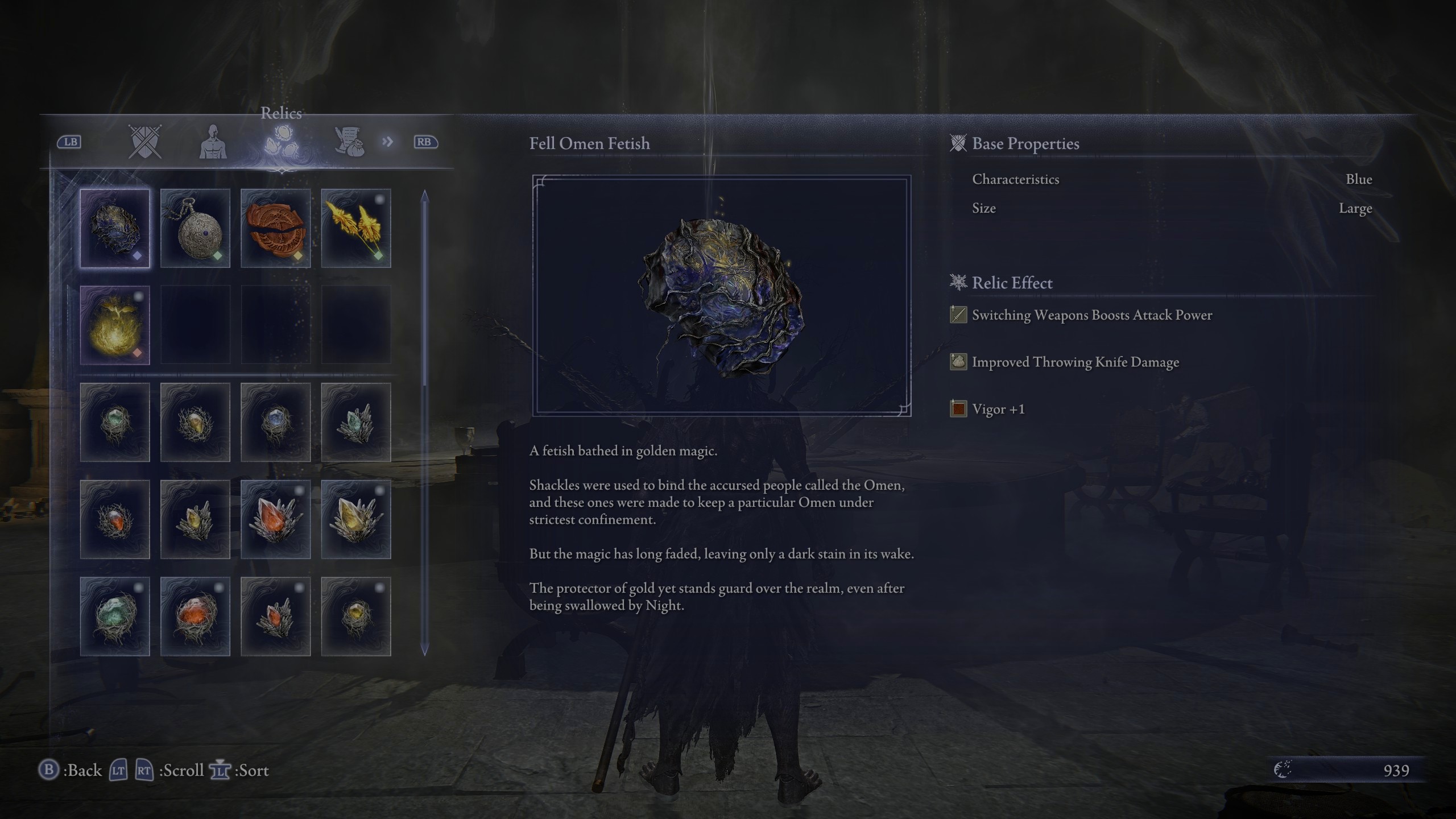Switch to the scrolls and pouch inventory icon

(350, 143)
